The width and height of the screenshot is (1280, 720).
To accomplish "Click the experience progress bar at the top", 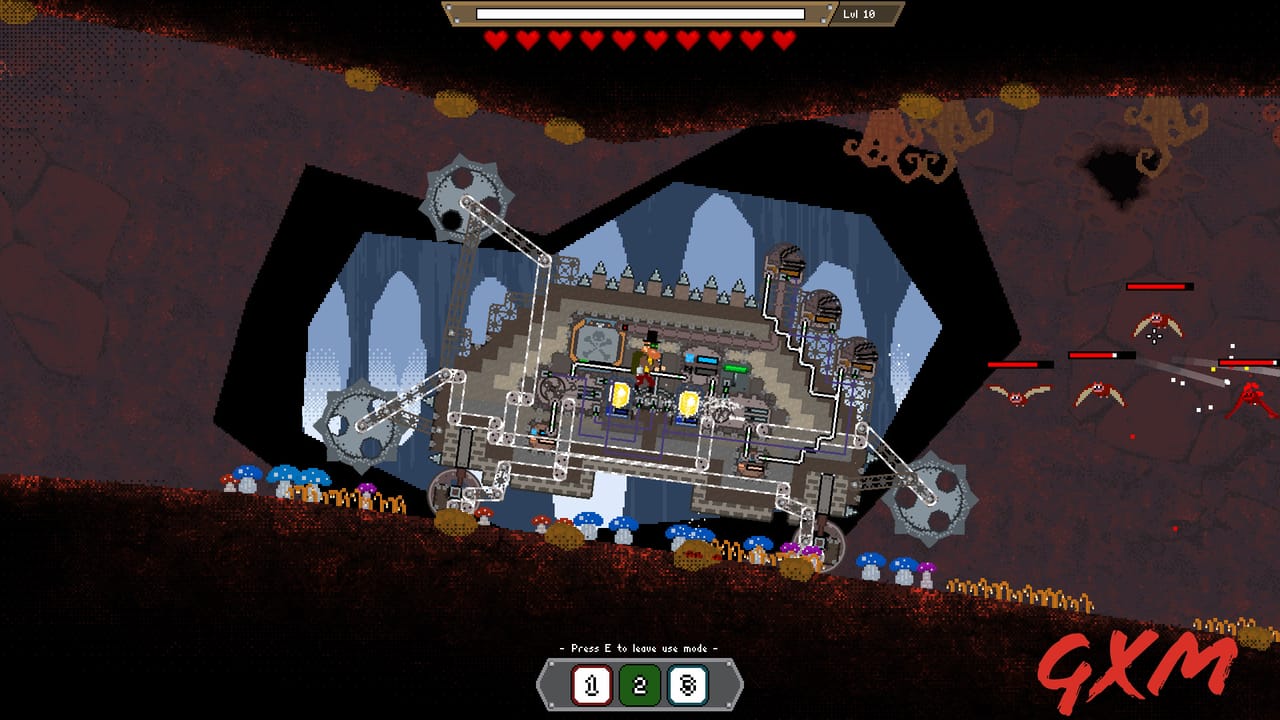I will tap(640, 15).
